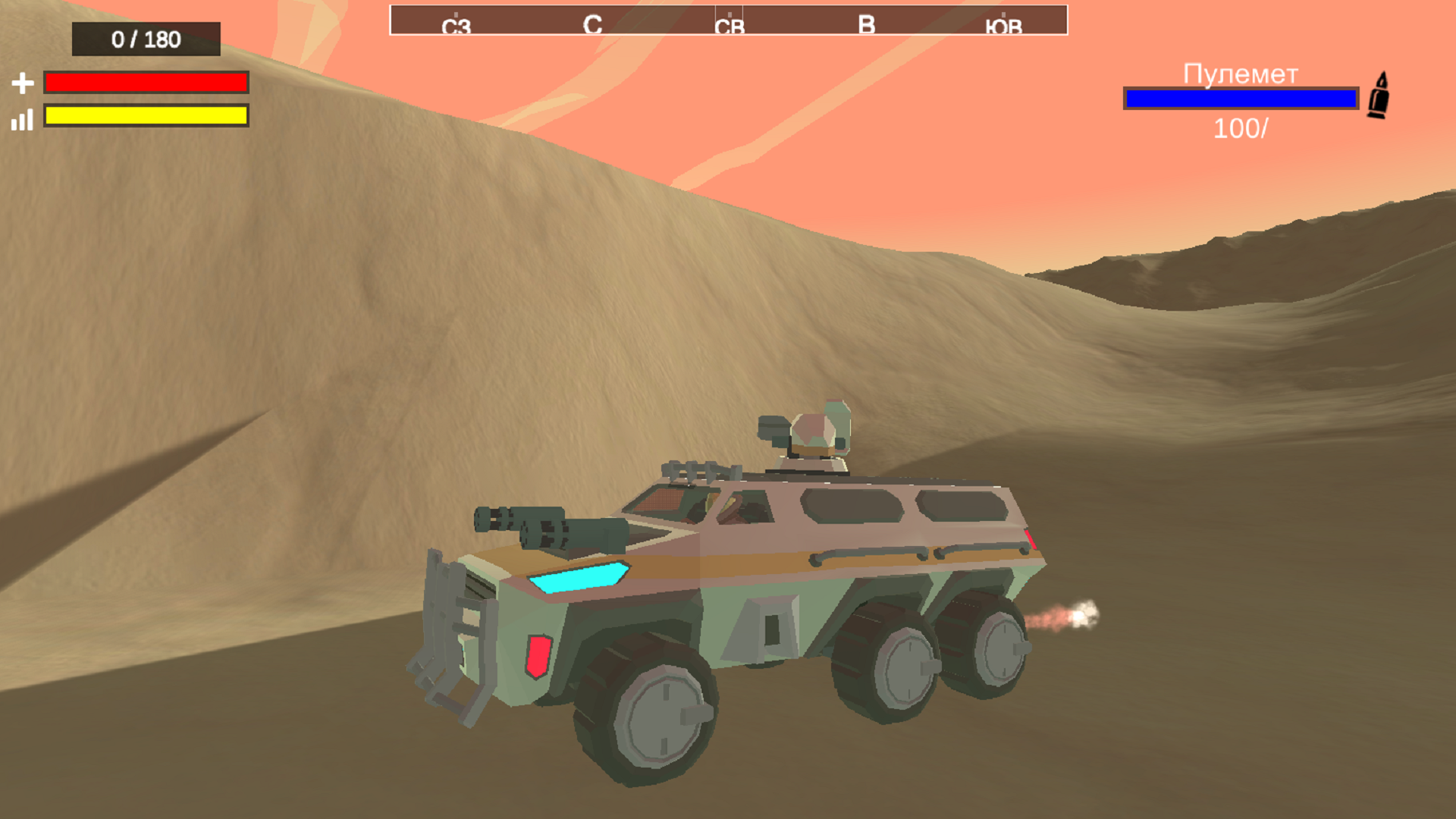1456x819 pixels.
Task: Click the blue machine gun ammo bar
Action: click(x=1241, y=97)
